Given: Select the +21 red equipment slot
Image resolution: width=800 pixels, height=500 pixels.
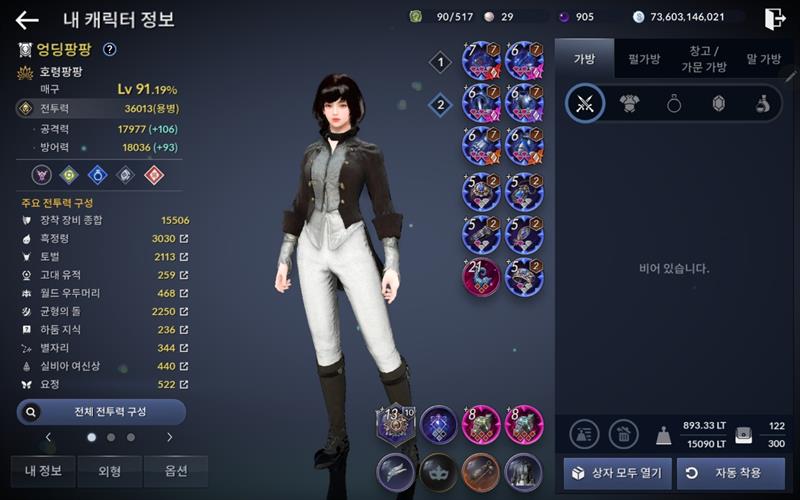Looking at the screenshot, I should click(x=482, y=277).
